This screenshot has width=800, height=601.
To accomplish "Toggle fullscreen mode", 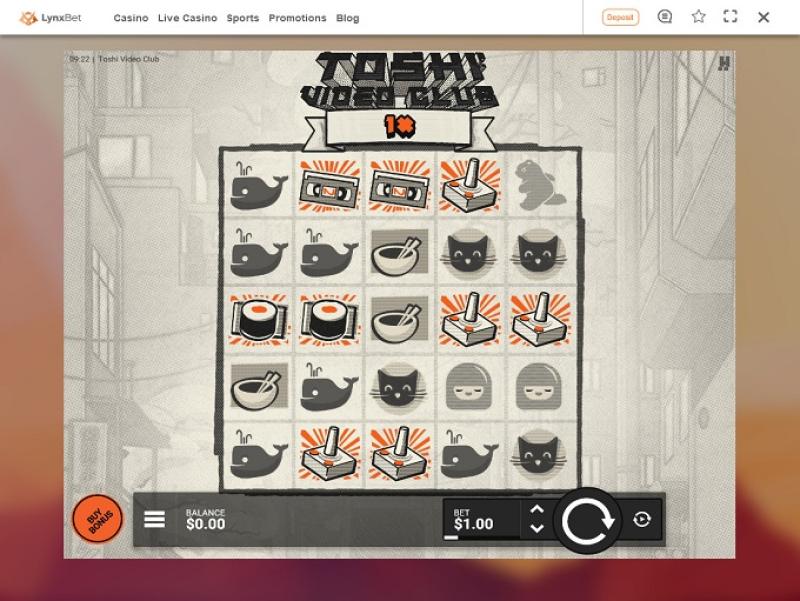I will 730,17.
